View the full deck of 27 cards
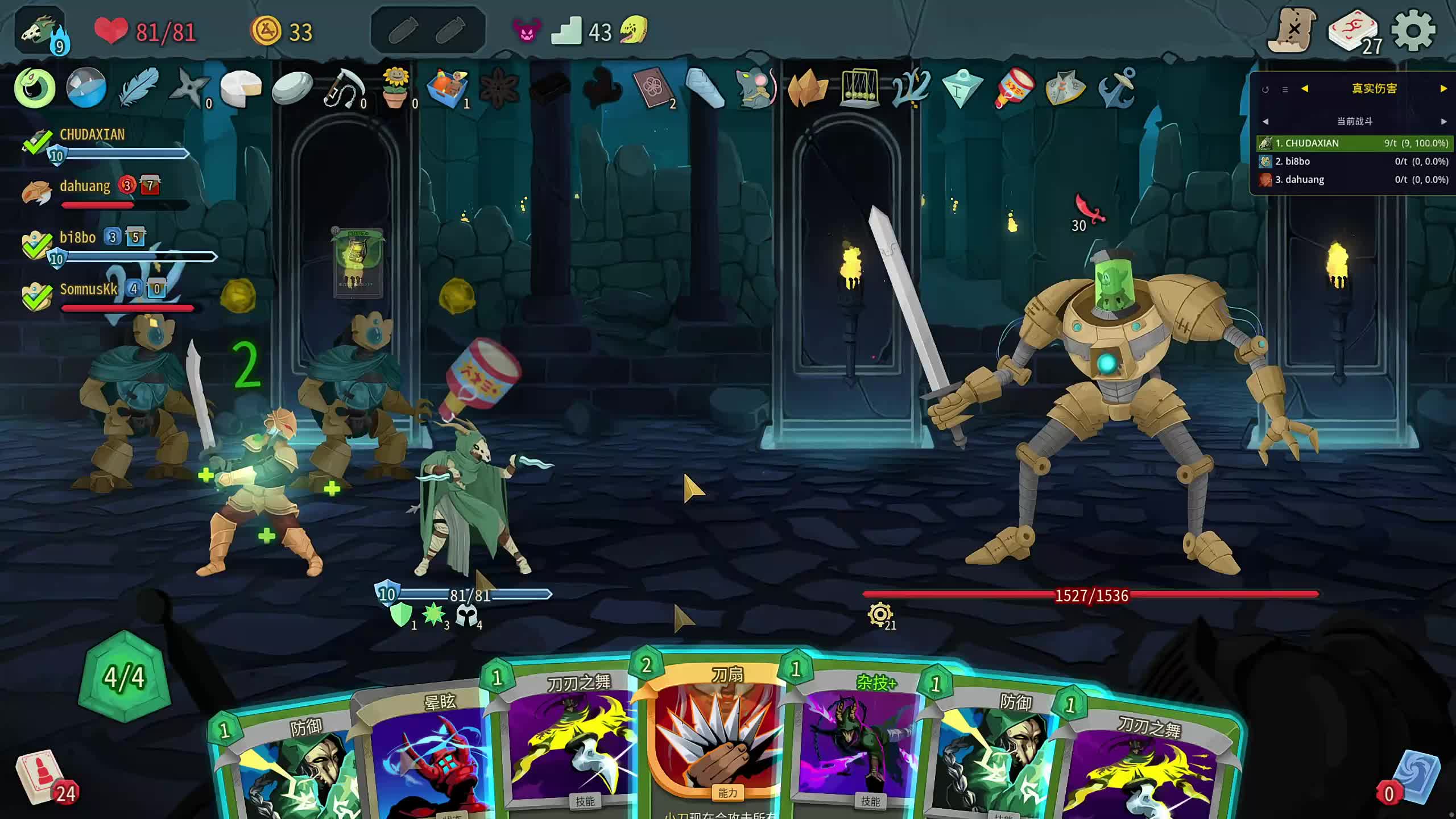 pyautogui.click(x=1354, y=32)
